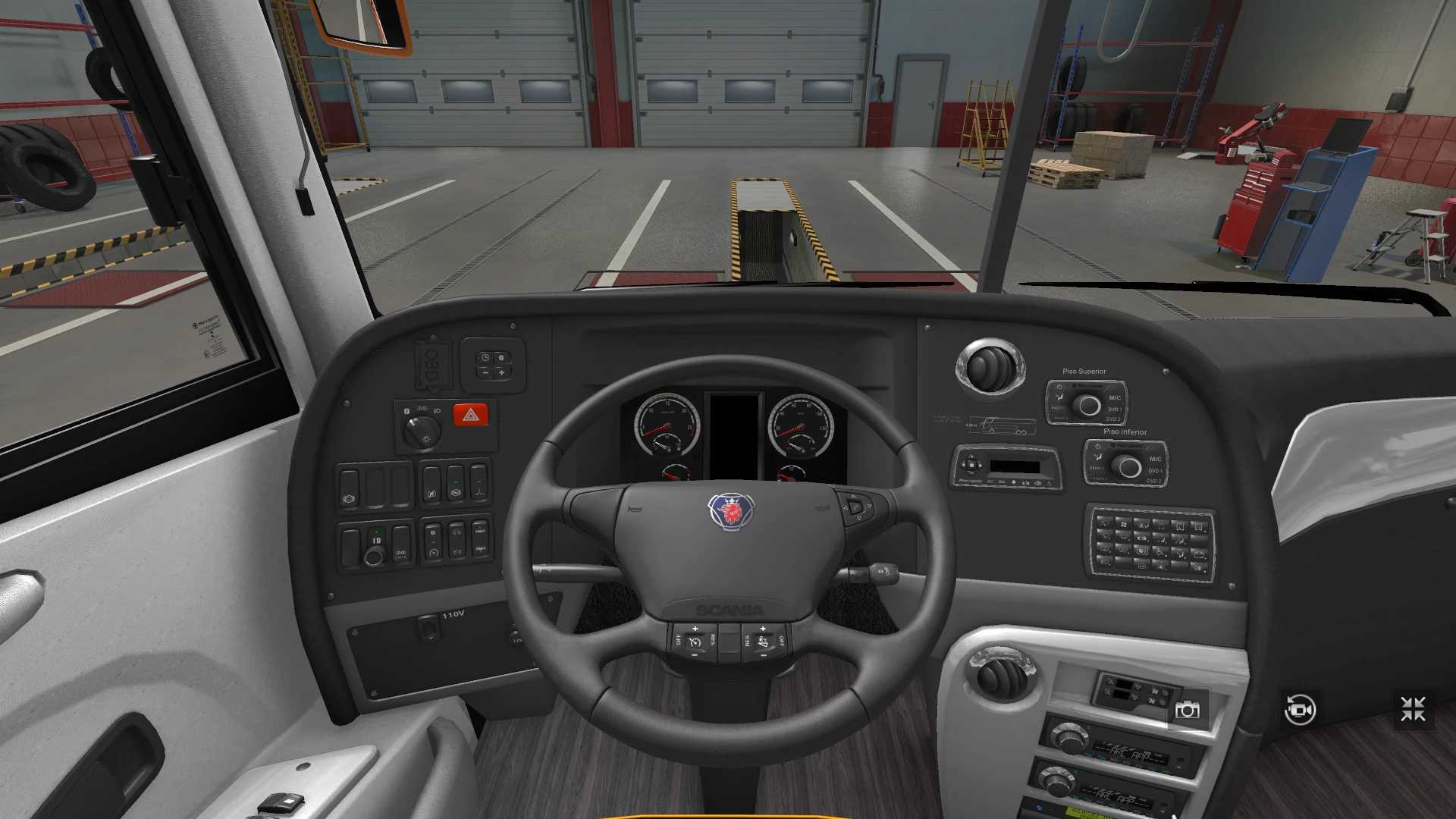
Task: Select RADIO 1 on the Piso Superior panel
Action: pos(1059,408)
